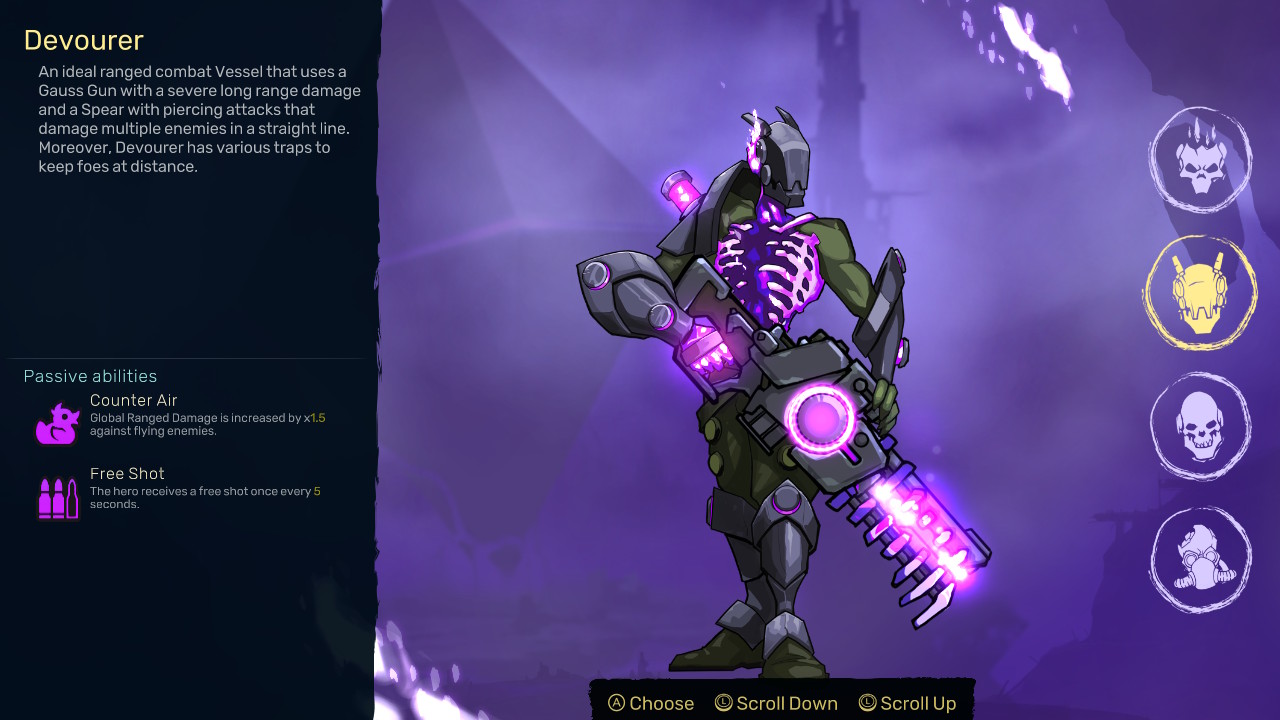Inspect the Counter Air passive ability icon

tap(57, 423)
